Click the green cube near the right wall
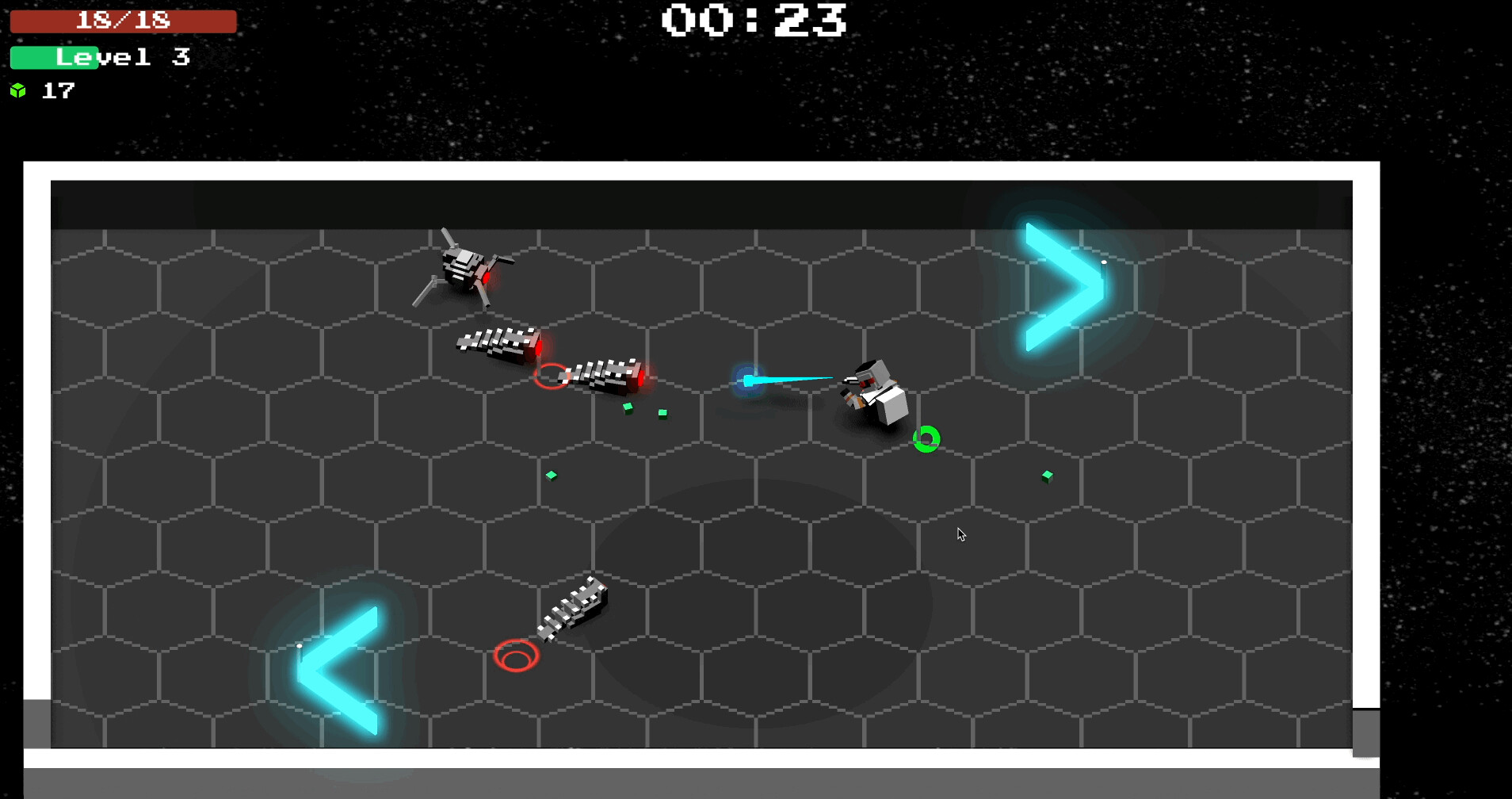The height and width of the screenshot is (799, 1512). pos(1046,476)
